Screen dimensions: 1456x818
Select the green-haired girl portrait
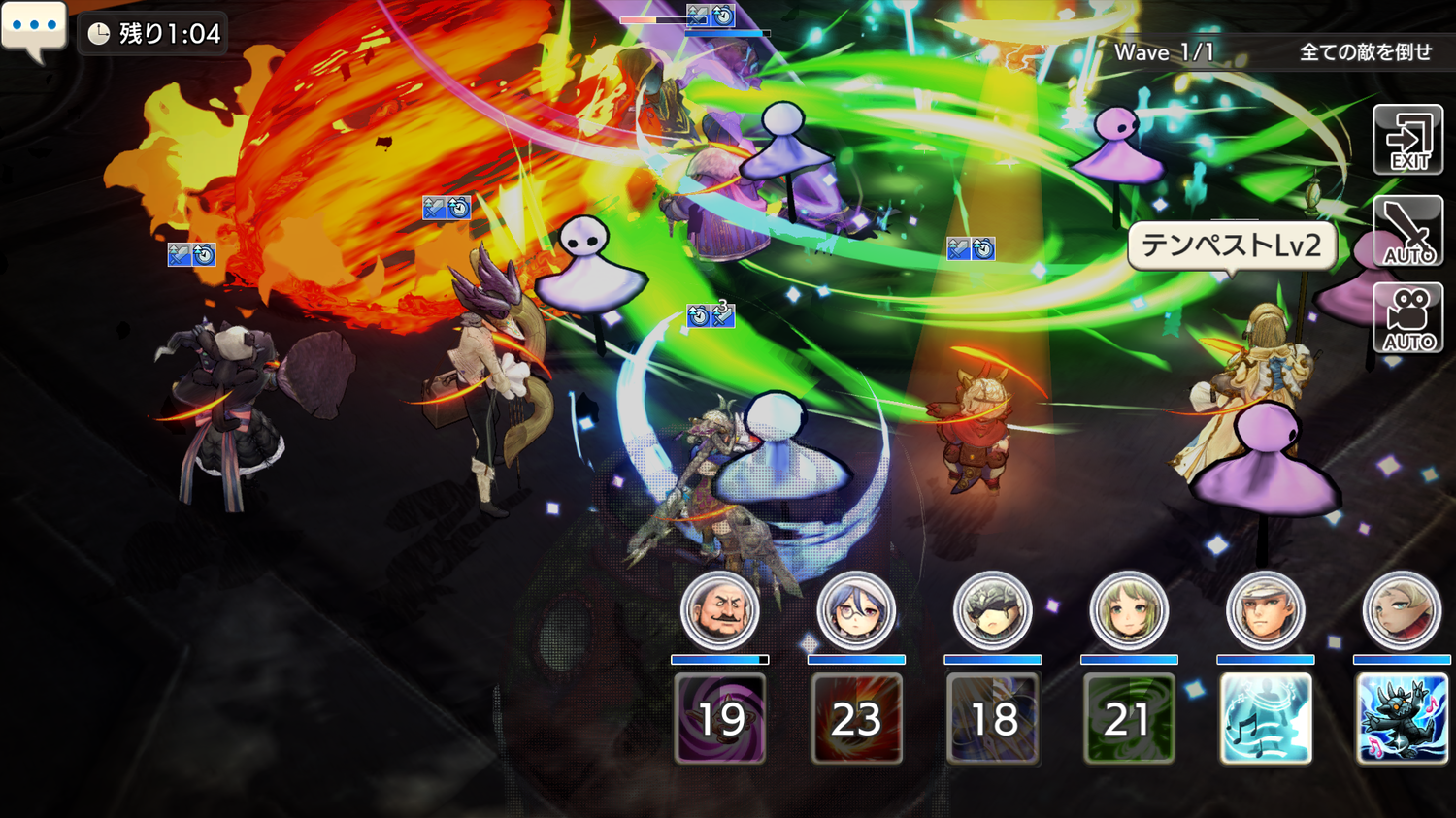[1129, 611]
